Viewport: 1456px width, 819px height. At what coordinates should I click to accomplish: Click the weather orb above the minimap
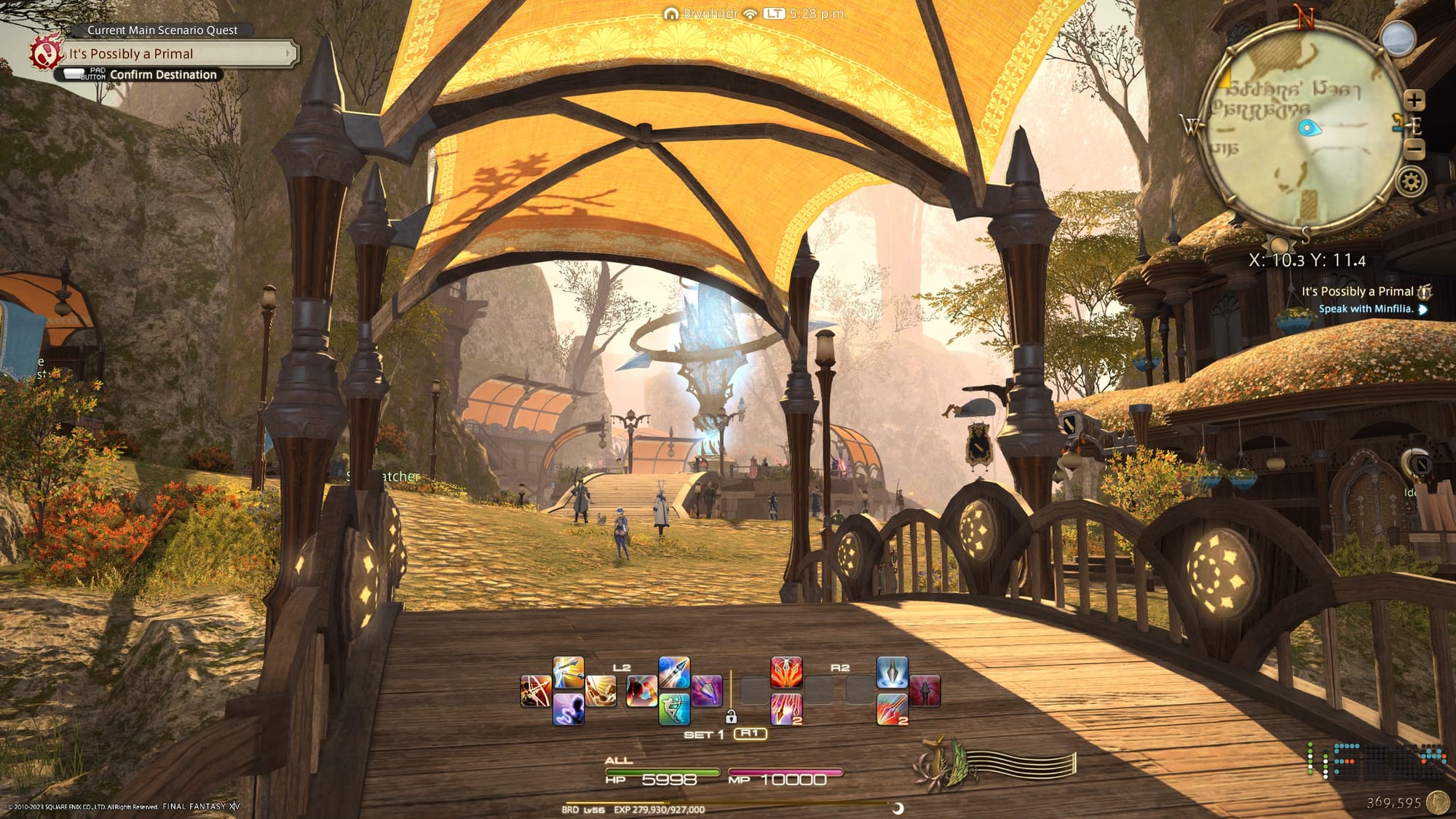click(x=1398, y=38)
